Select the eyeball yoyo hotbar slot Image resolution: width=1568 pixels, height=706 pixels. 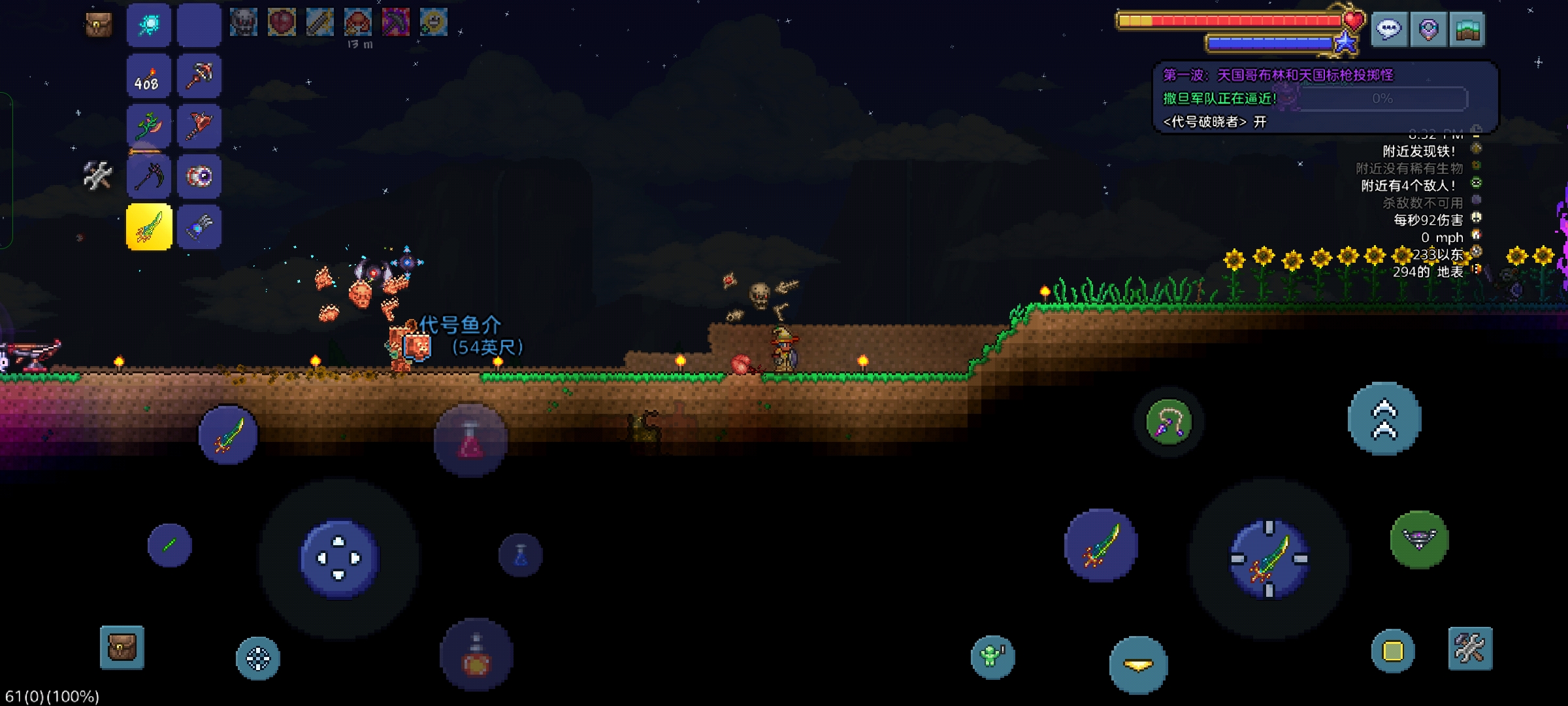tap(199, 176)
